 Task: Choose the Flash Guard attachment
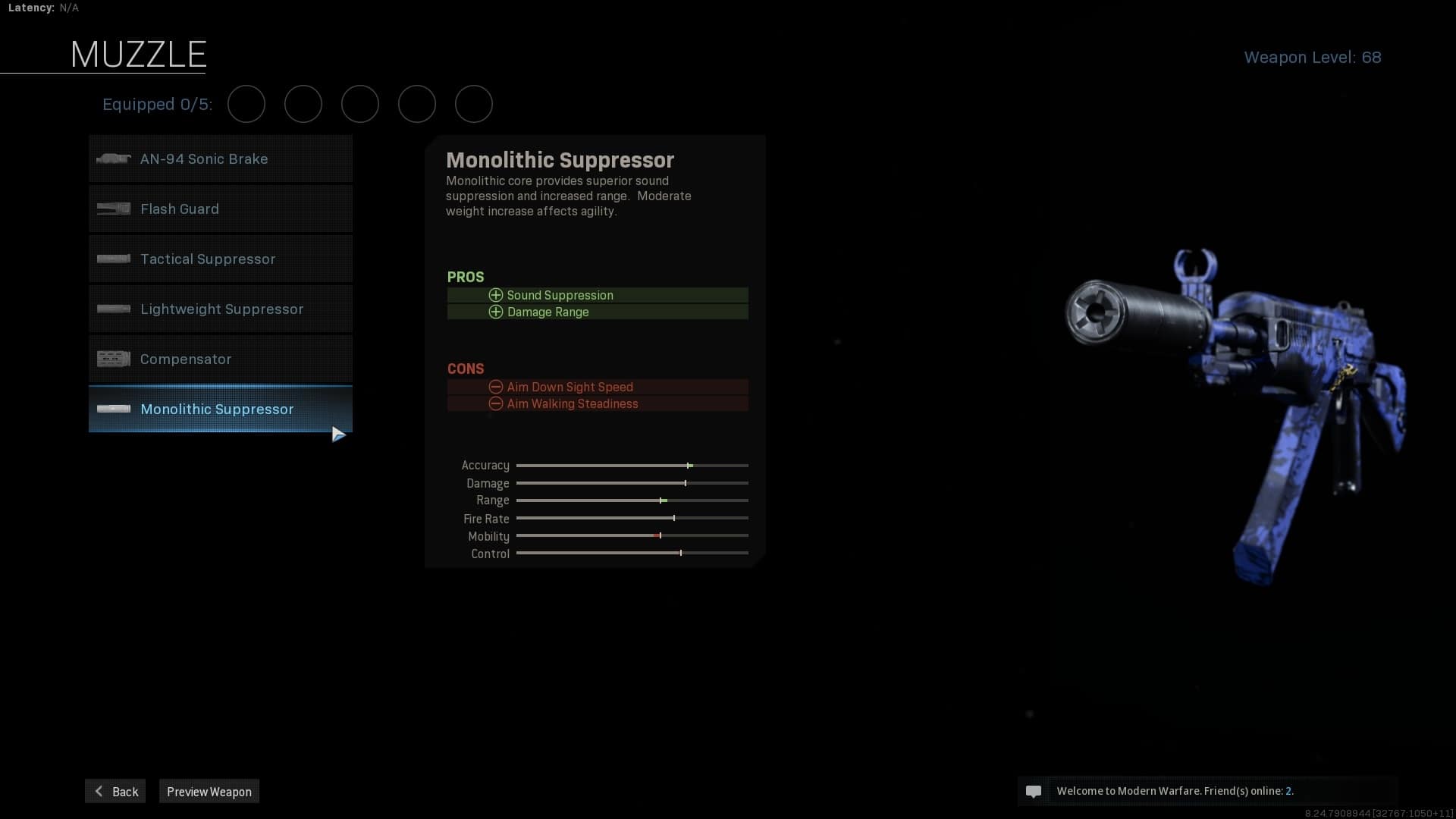click(220, 209)
